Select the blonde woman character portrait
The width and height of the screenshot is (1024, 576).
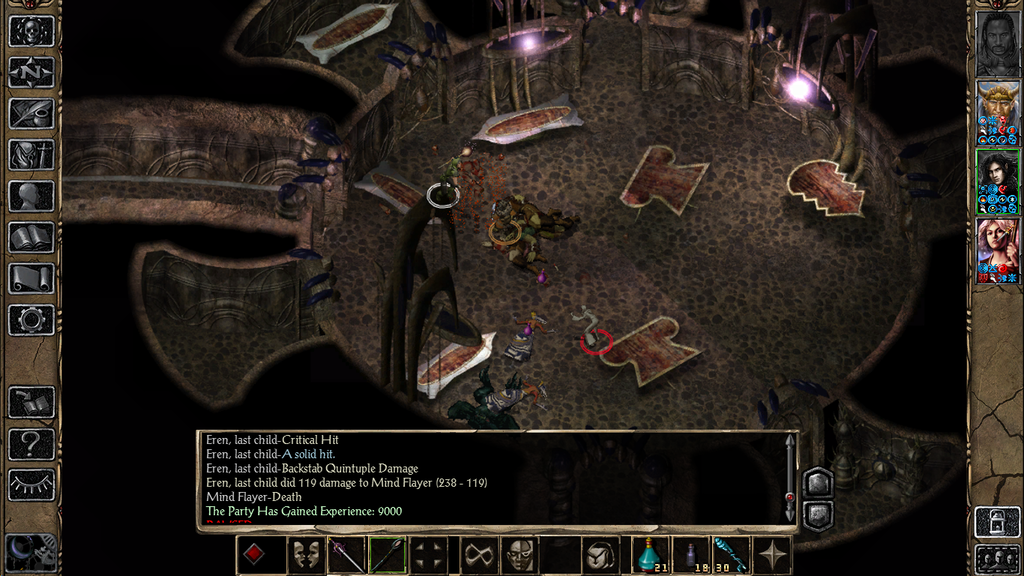coord(997,250)
